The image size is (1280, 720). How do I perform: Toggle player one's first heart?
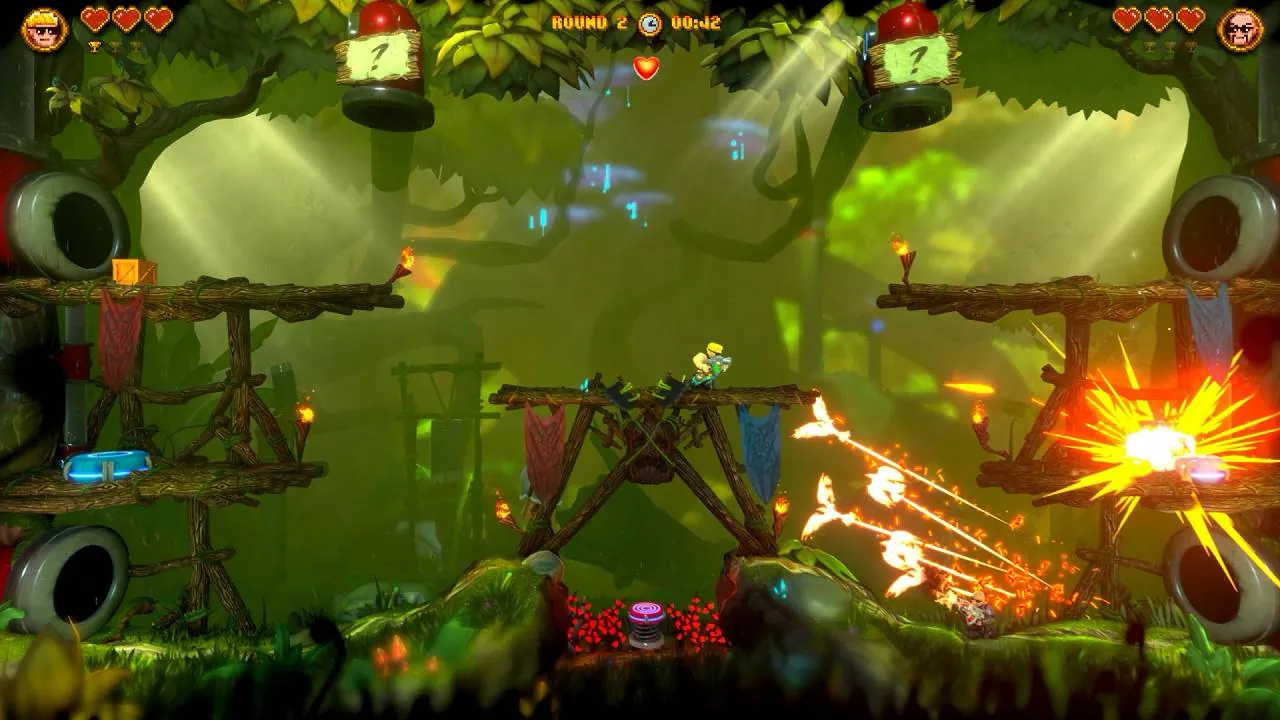[x=95, y=19]
